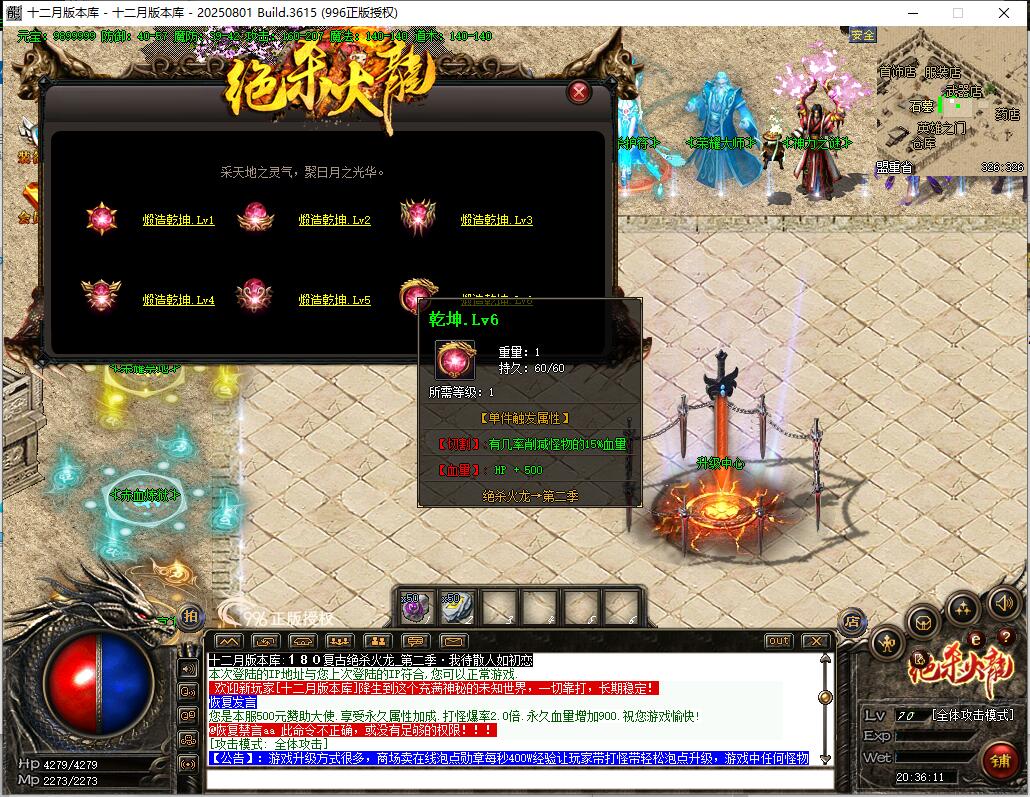1030x797 pixels.
Task: Click the 乾坤 Lv1 spiked orb icon
Action: 101,218
